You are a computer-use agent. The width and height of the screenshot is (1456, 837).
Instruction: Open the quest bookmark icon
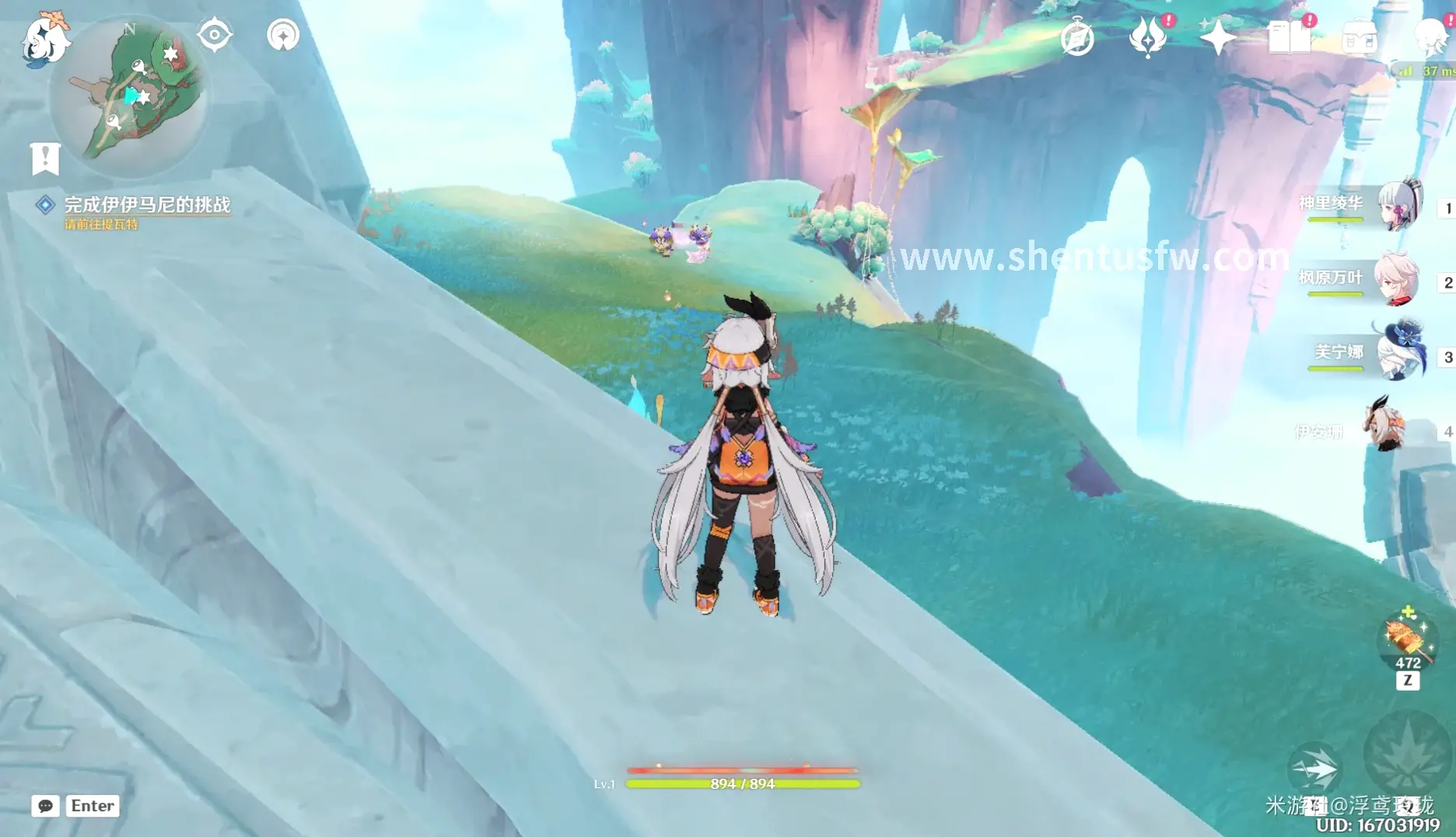tap(45, 159)
